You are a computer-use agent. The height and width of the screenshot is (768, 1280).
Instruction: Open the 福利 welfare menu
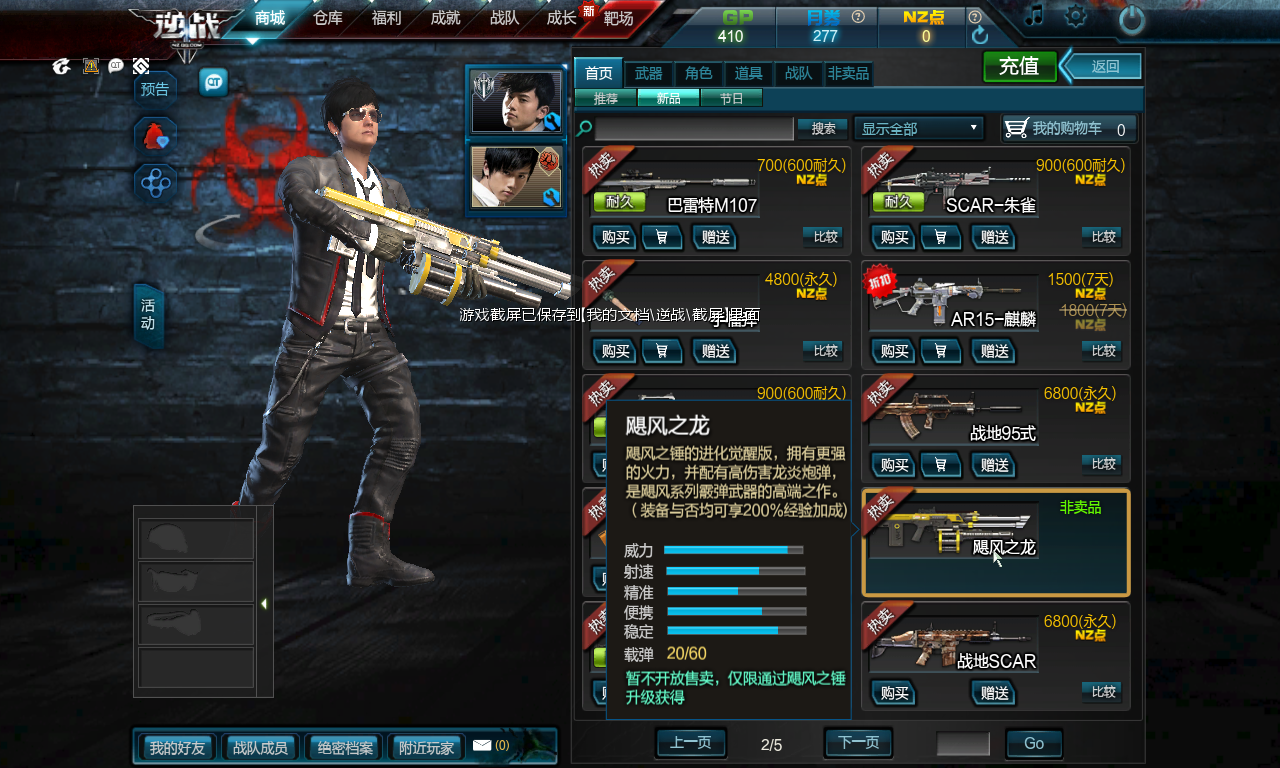point(386,18)
